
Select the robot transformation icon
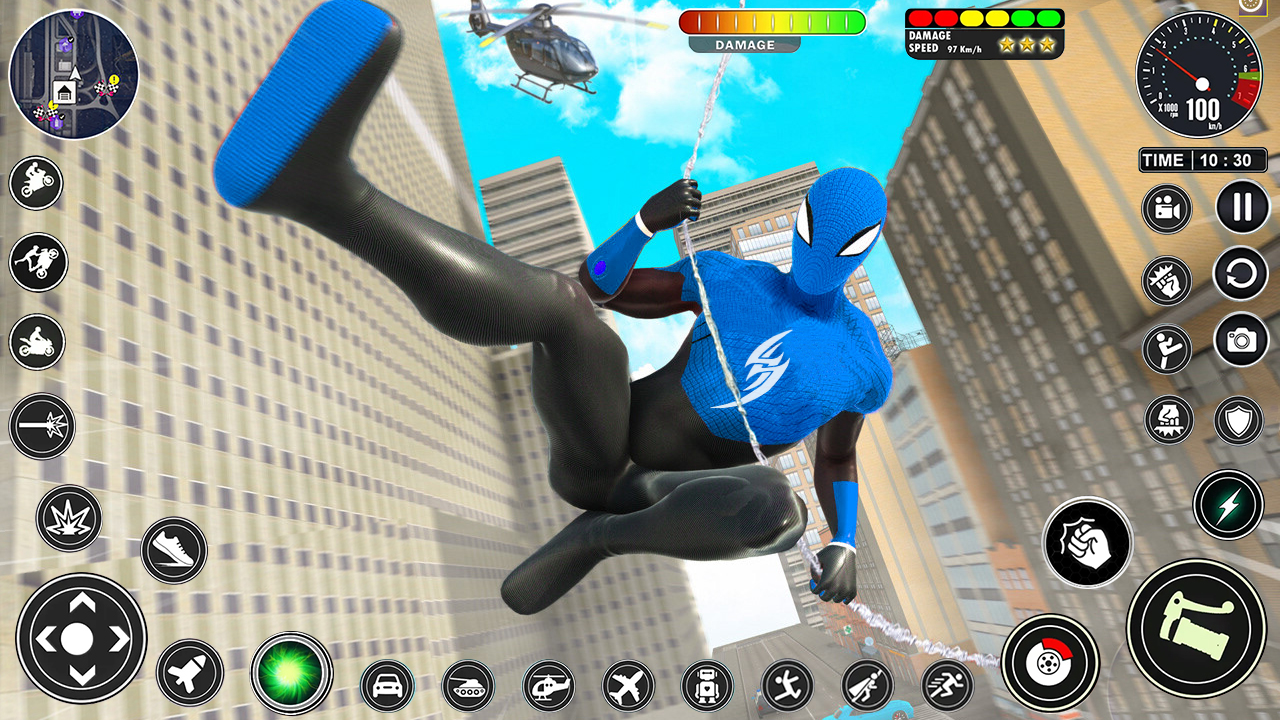pos(706,686)
